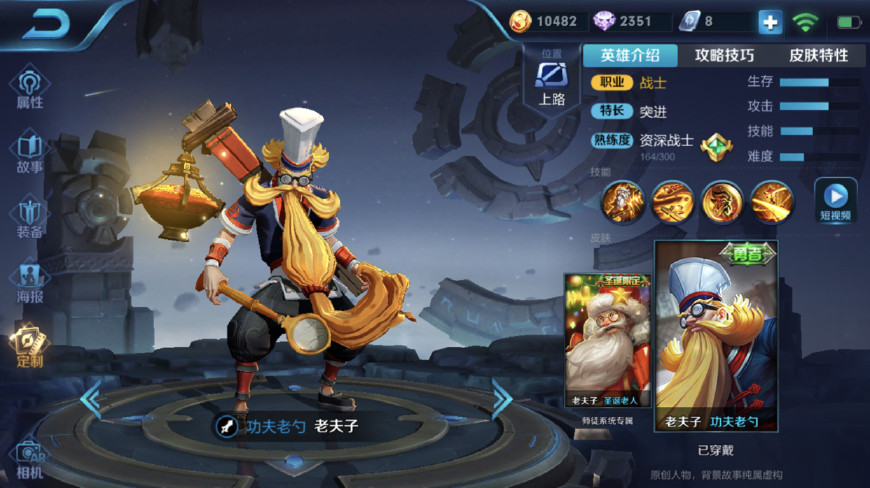This screenshot has height=488, width=870.
Task: Switch to the 攻略技巧 tab
Action: (x=725, y=55)
